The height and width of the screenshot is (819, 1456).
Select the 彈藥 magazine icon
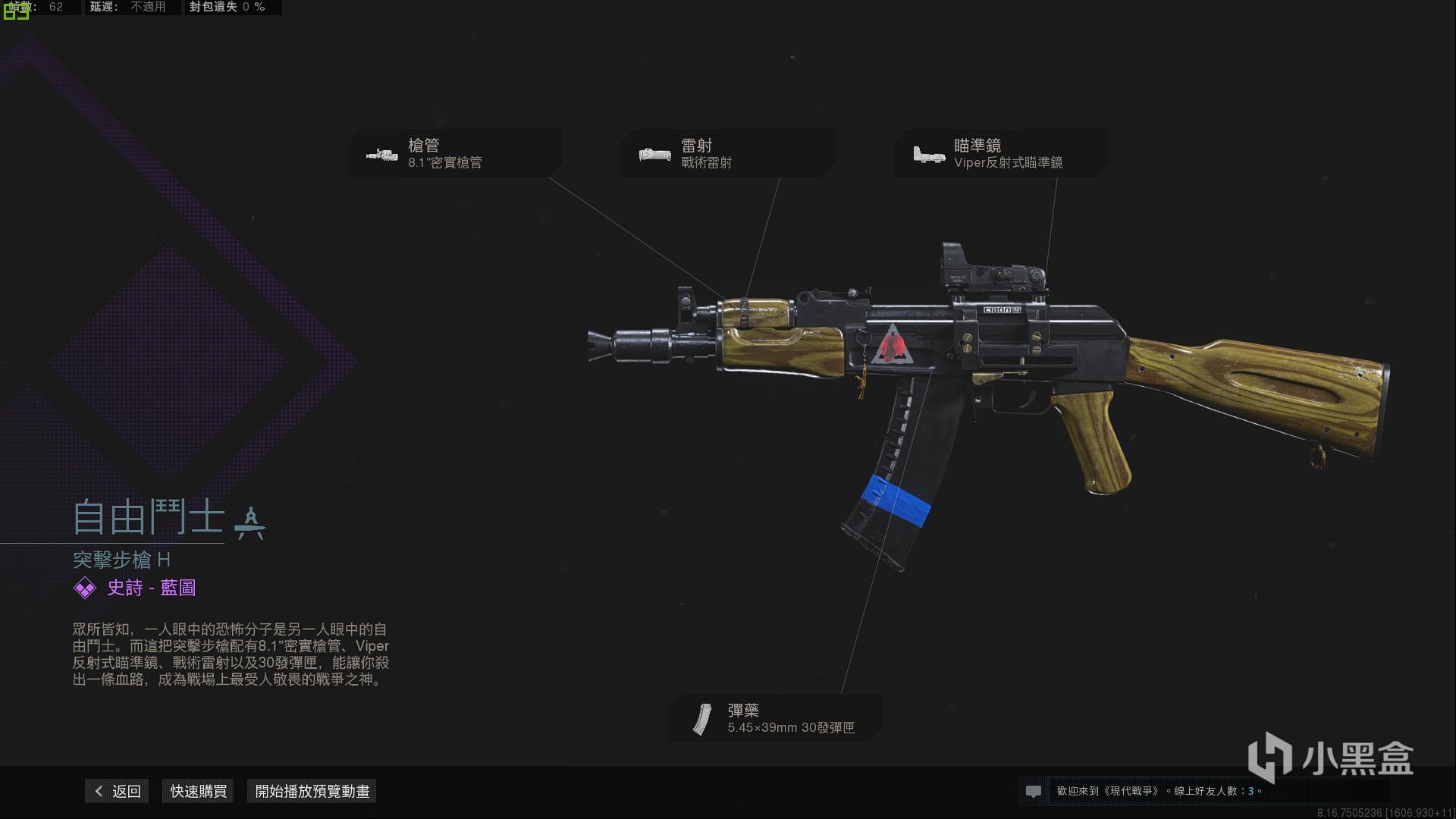701,719
